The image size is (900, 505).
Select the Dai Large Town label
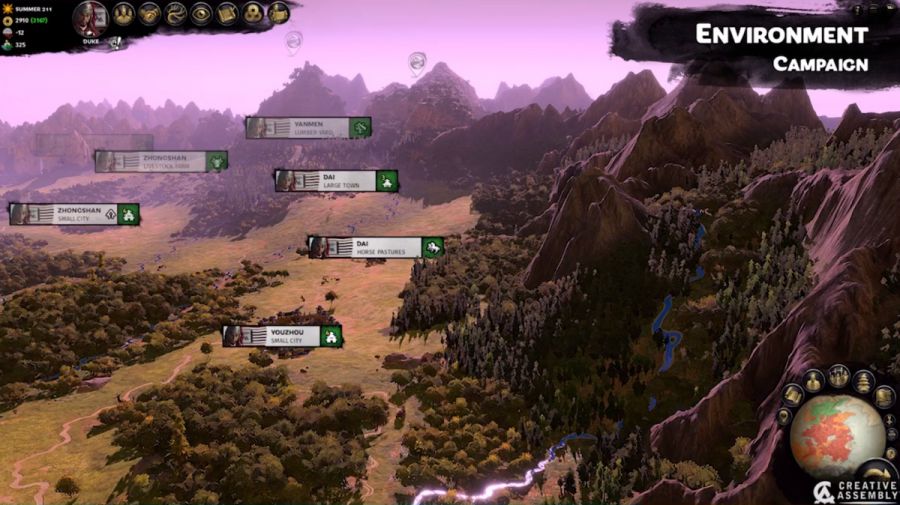click(336, 181)
